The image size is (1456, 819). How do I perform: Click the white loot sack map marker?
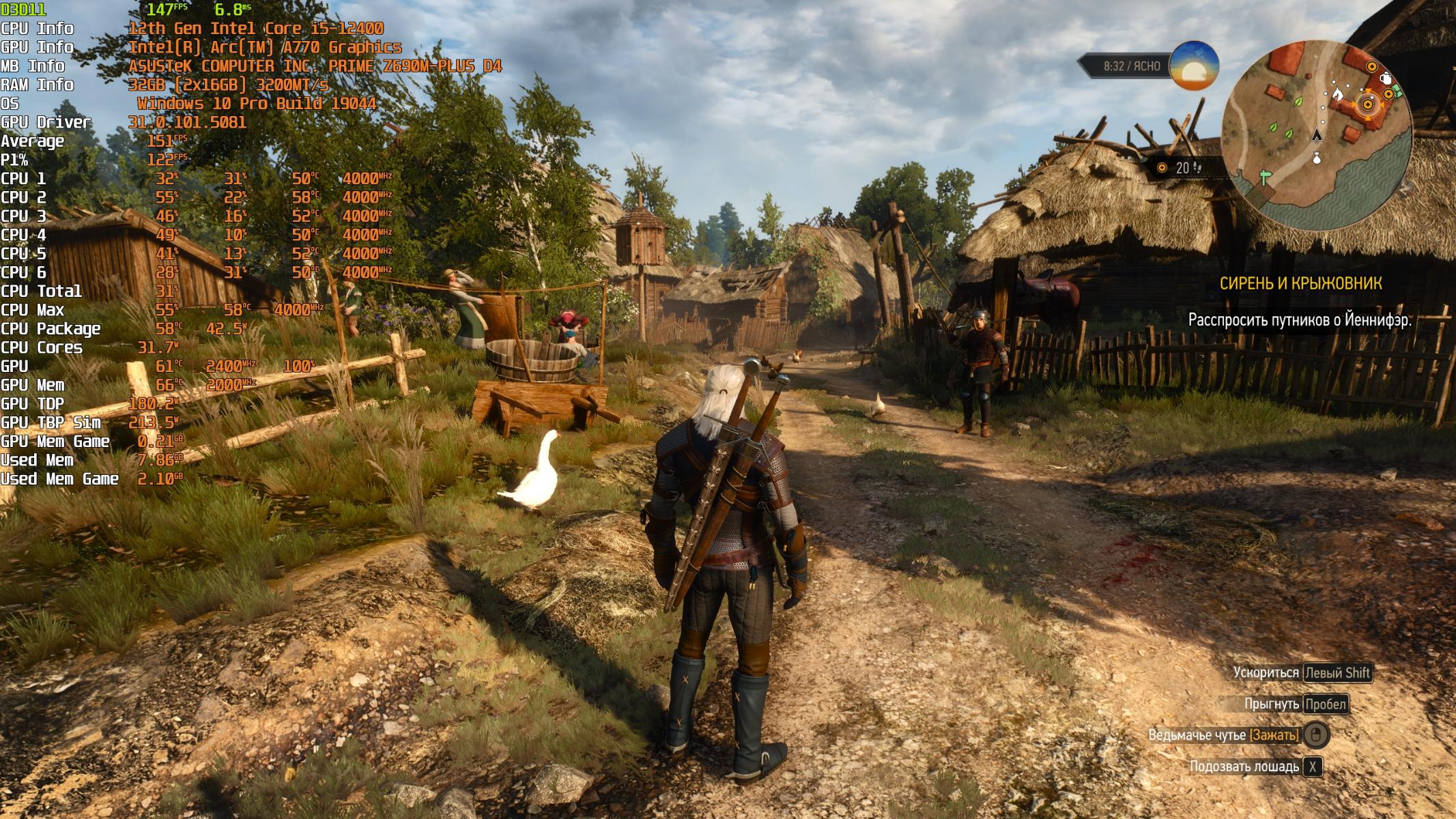(x=1317, y=159)
